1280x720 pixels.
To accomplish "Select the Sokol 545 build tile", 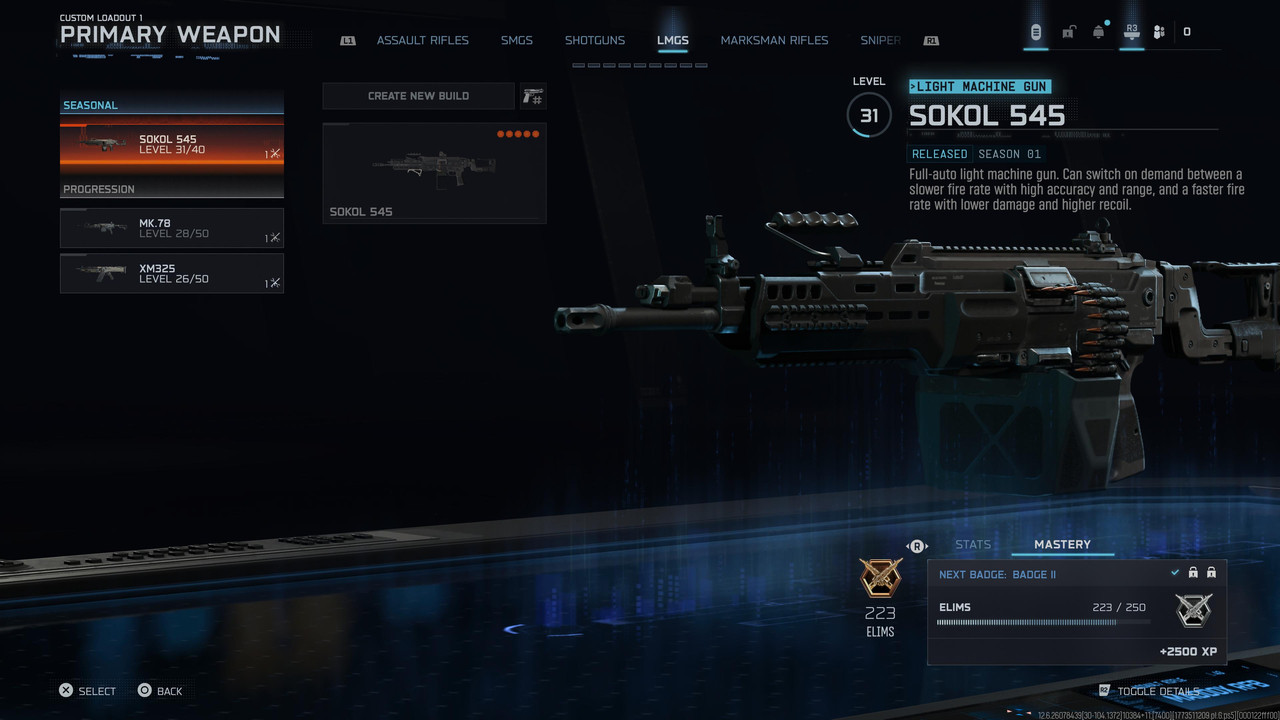I will click(434, 172).
